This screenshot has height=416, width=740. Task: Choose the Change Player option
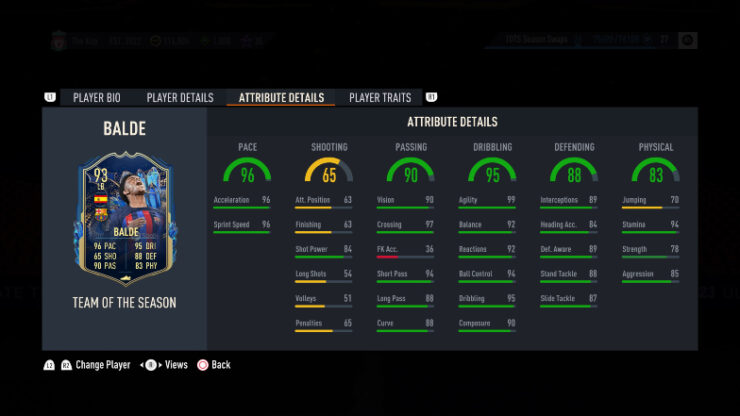click(94, 365)
